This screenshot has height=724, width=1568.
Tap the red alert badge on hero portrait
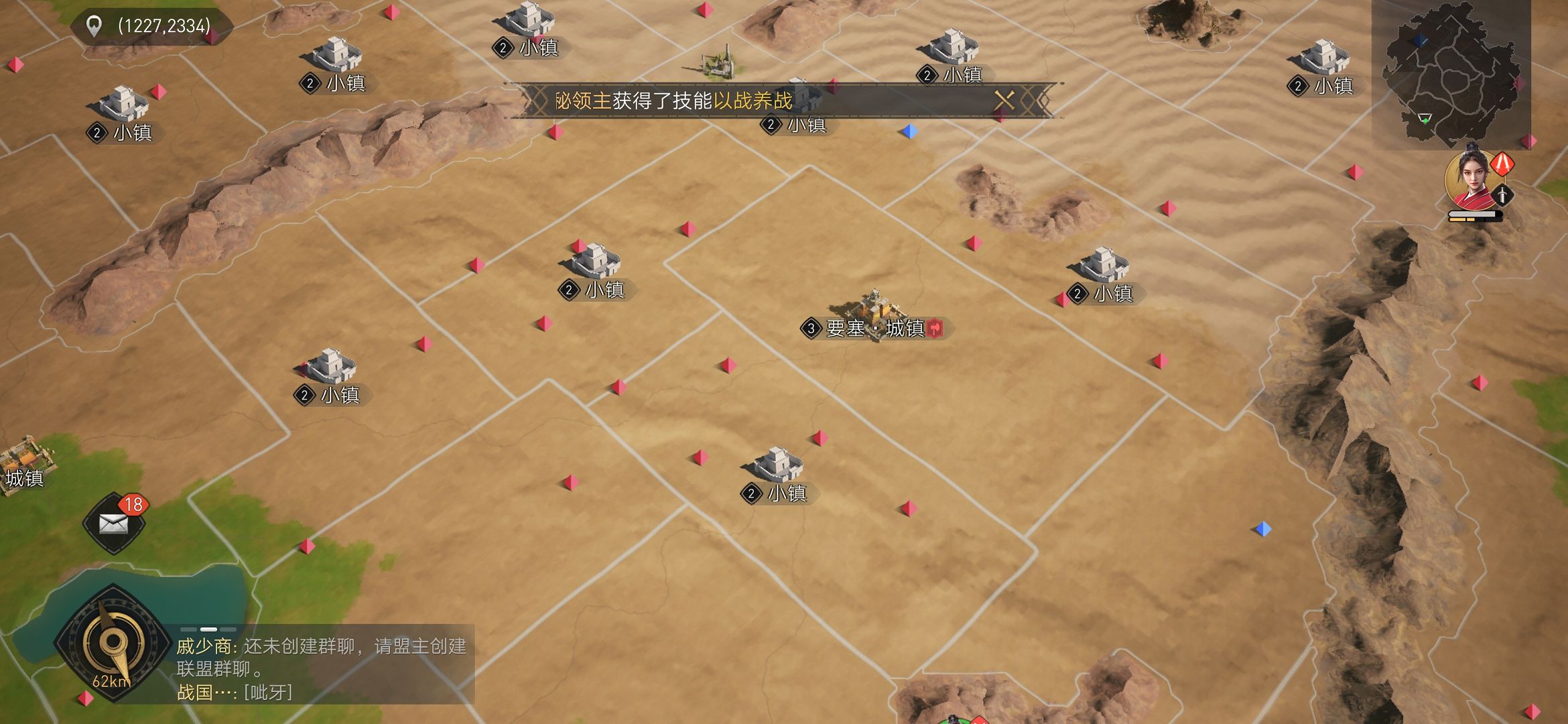(1502, 164)
